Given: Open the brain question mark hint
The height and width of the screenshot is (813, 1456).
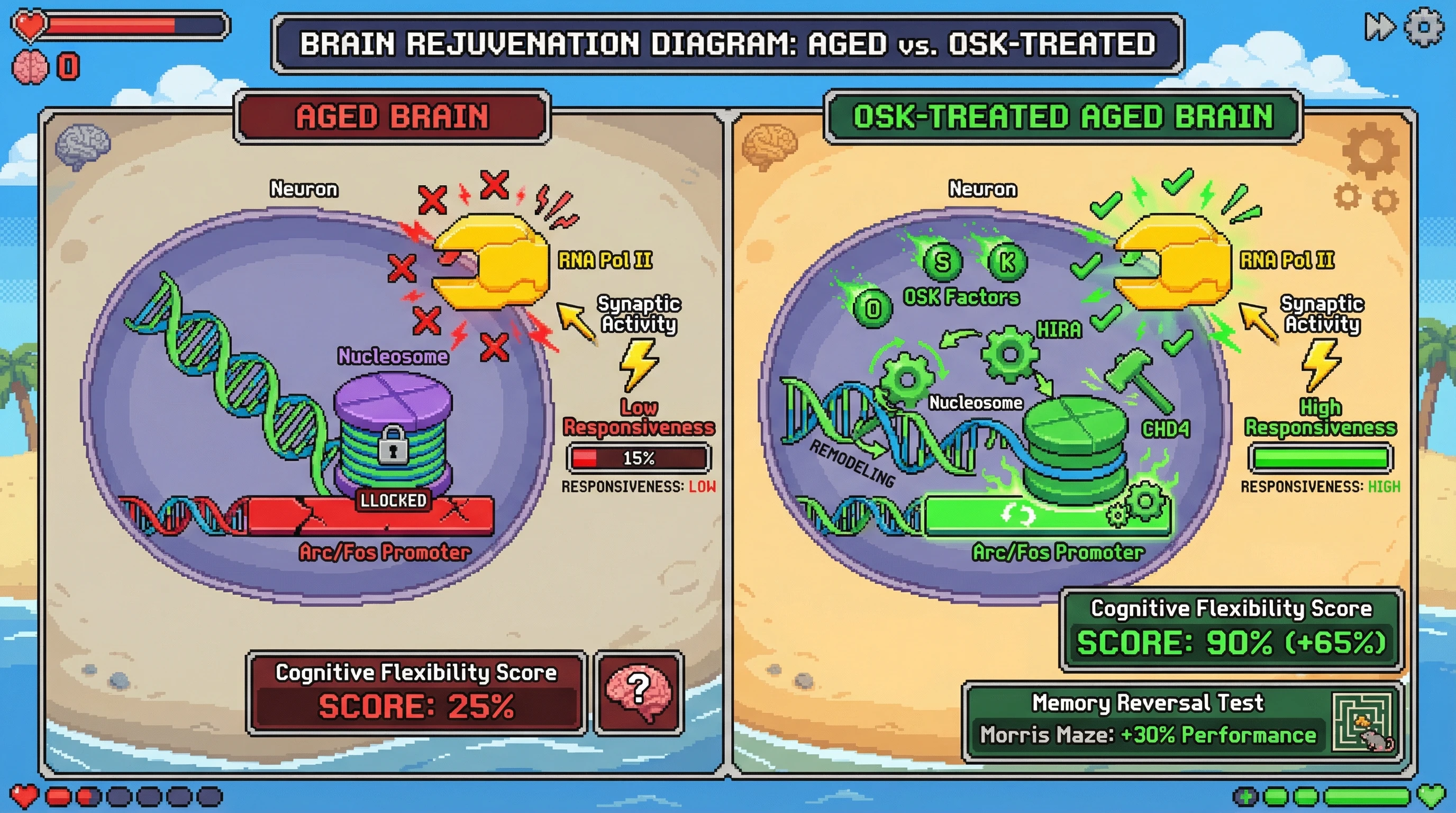Looking at the screenshot, I should (639, 692).
